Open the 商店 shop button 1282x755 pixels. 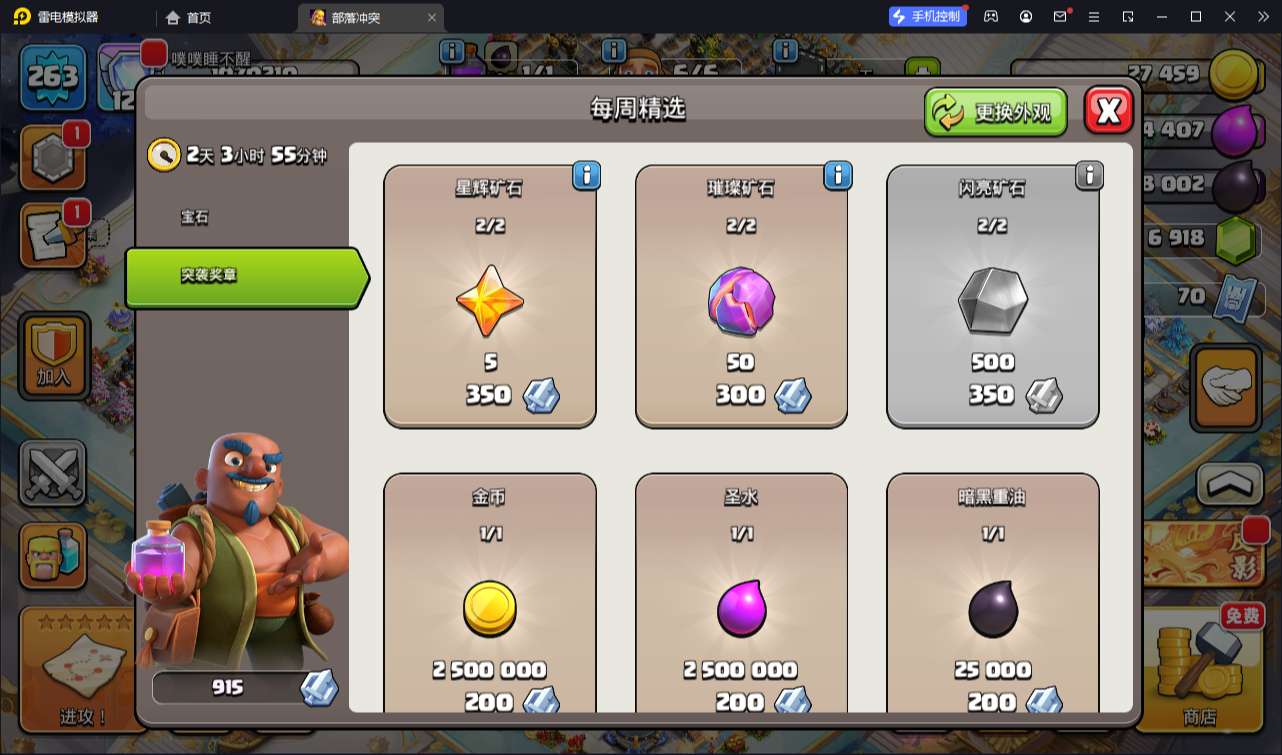[x=1199, y=672]
